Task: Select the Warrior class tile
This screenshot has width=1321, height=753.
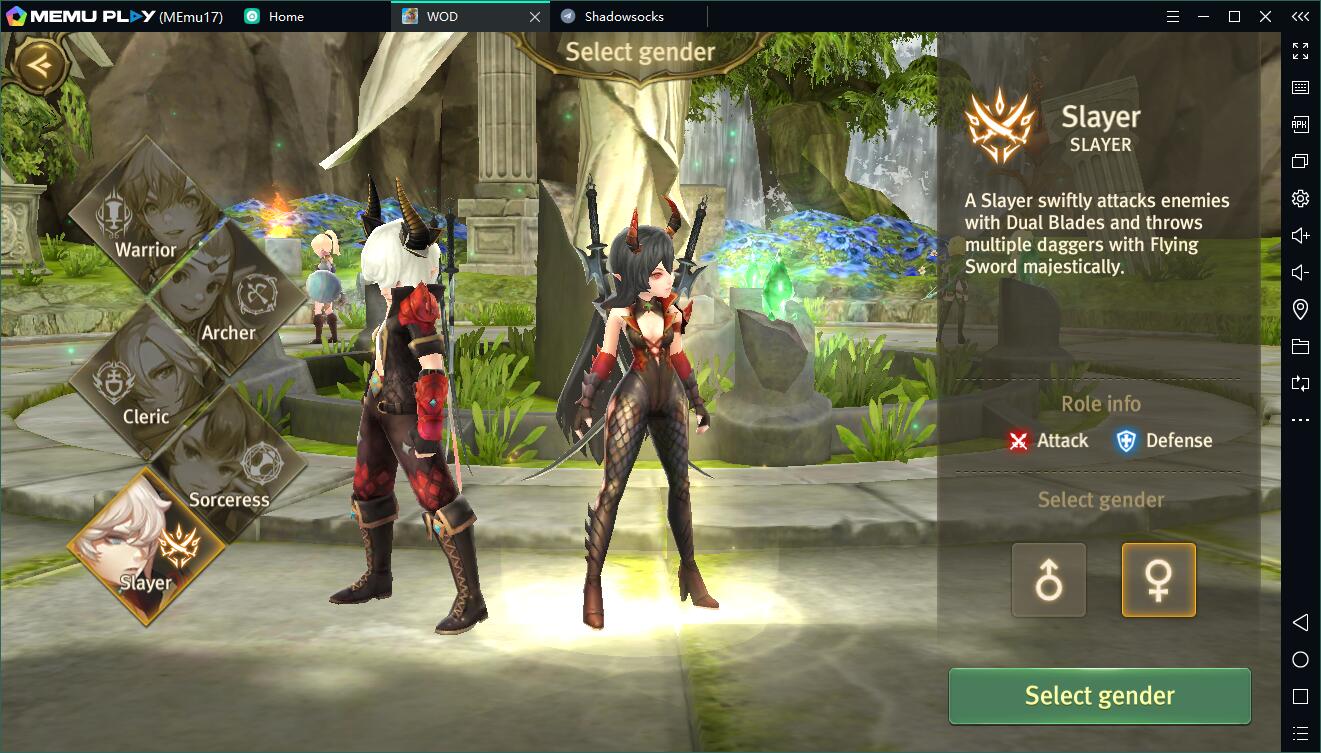Action: tap(147, 215)
